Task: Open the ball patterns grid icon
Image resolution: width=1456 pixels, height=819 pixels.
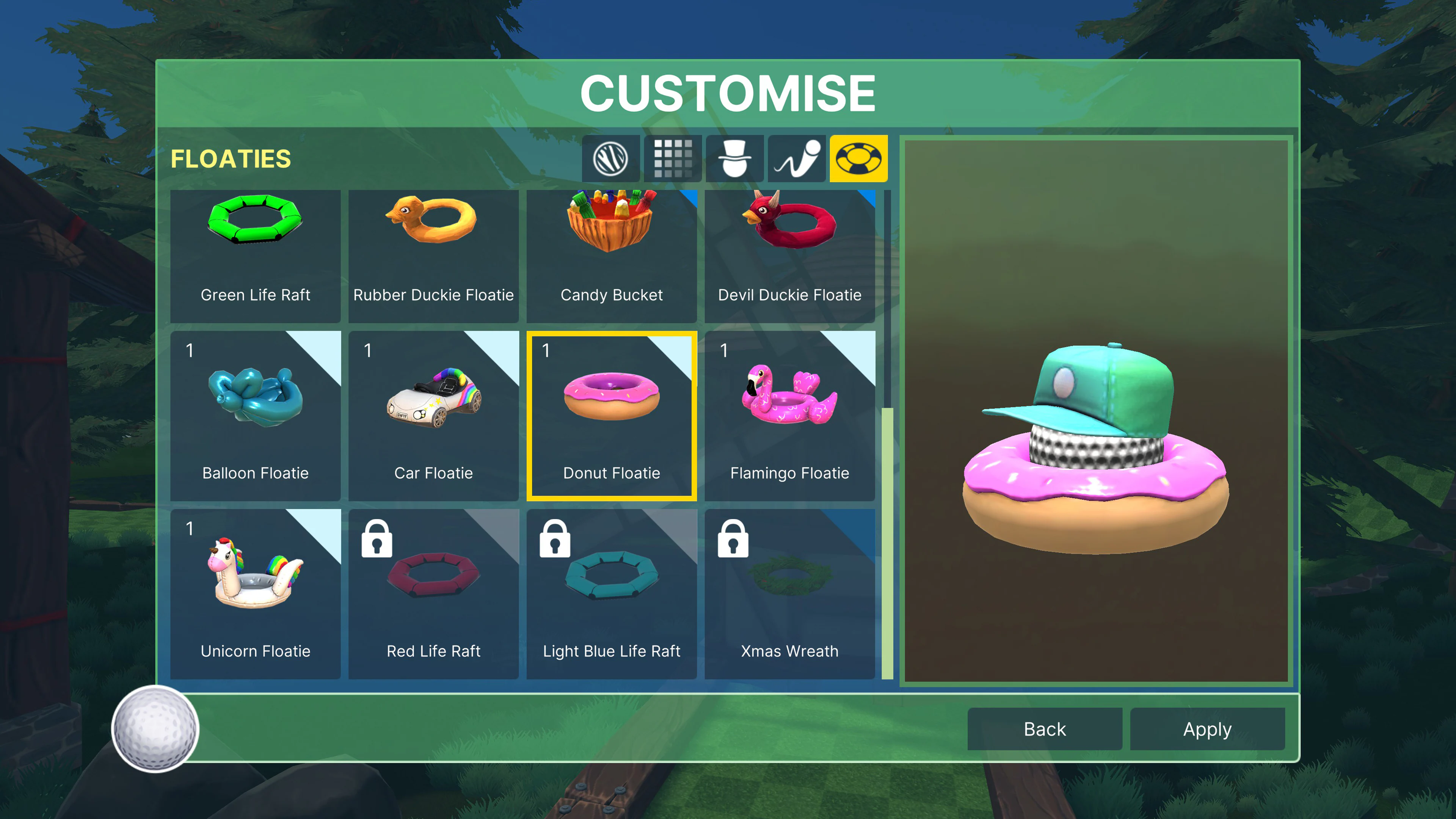Action: click(673, 158)
